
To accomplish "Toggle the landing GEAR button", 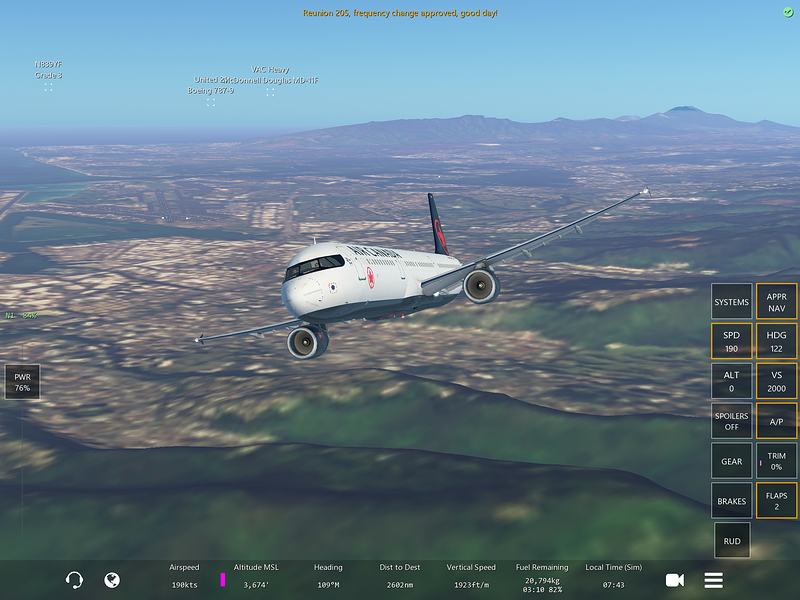I will [x=731, y=461].
